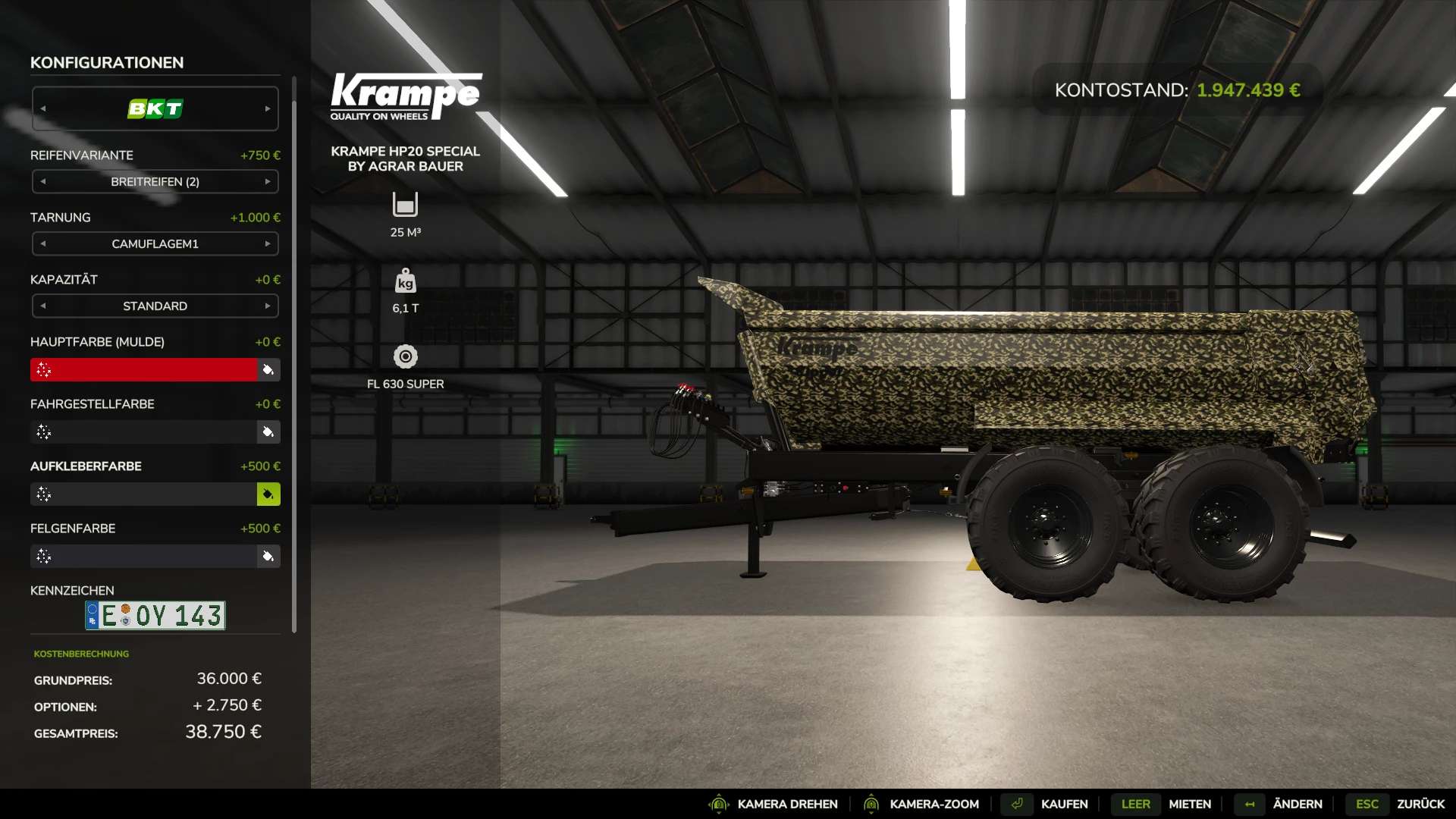Click green paint bucket for Aufkleberfarbe
Viewport: 1456px width, 819px height.
(268, 494)
